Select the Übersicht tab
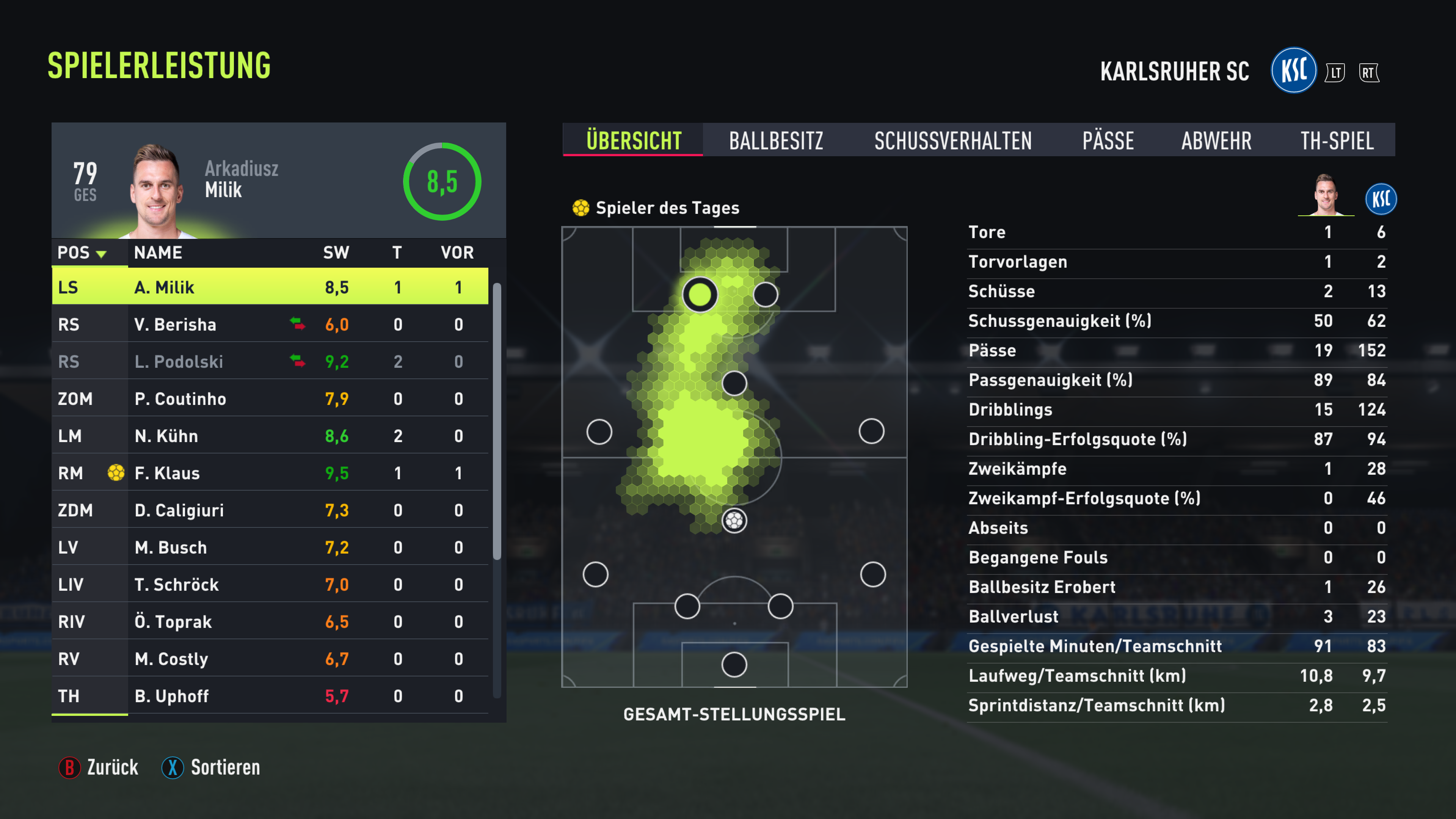 [x=633, y=140]
